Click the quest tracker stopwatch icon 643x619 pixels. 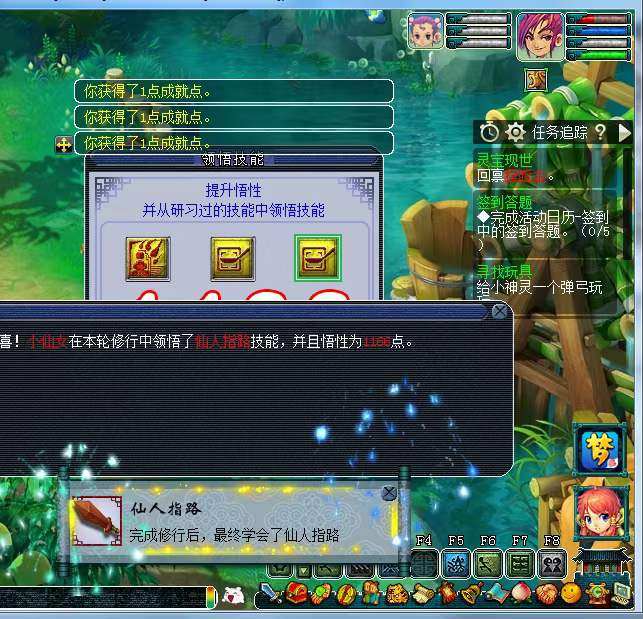click(489, 132)
